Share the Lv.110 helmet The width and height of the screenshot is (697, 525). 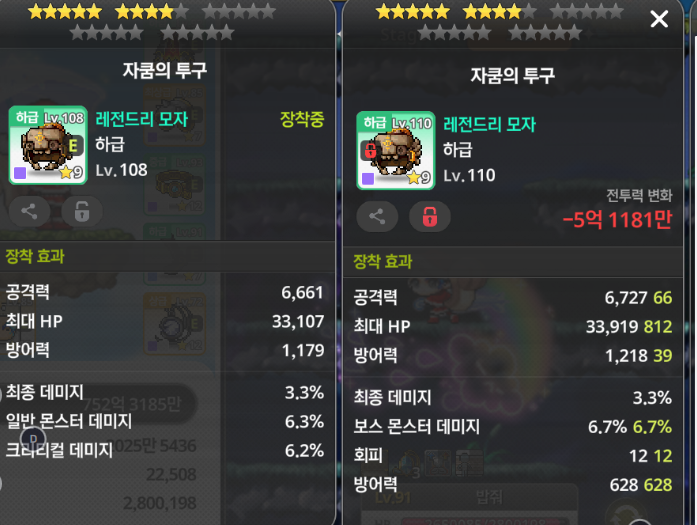click(x=377, y=216)
